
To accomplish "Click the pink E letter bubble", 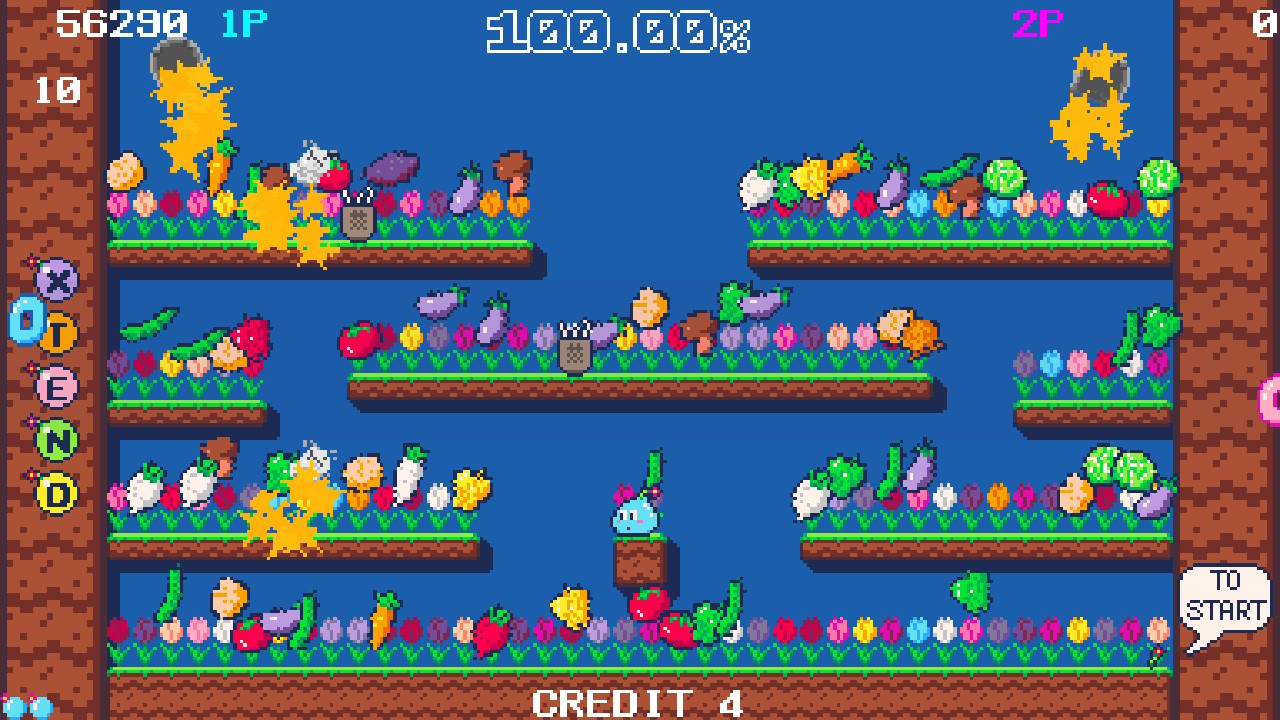I will tap(59, 385).
